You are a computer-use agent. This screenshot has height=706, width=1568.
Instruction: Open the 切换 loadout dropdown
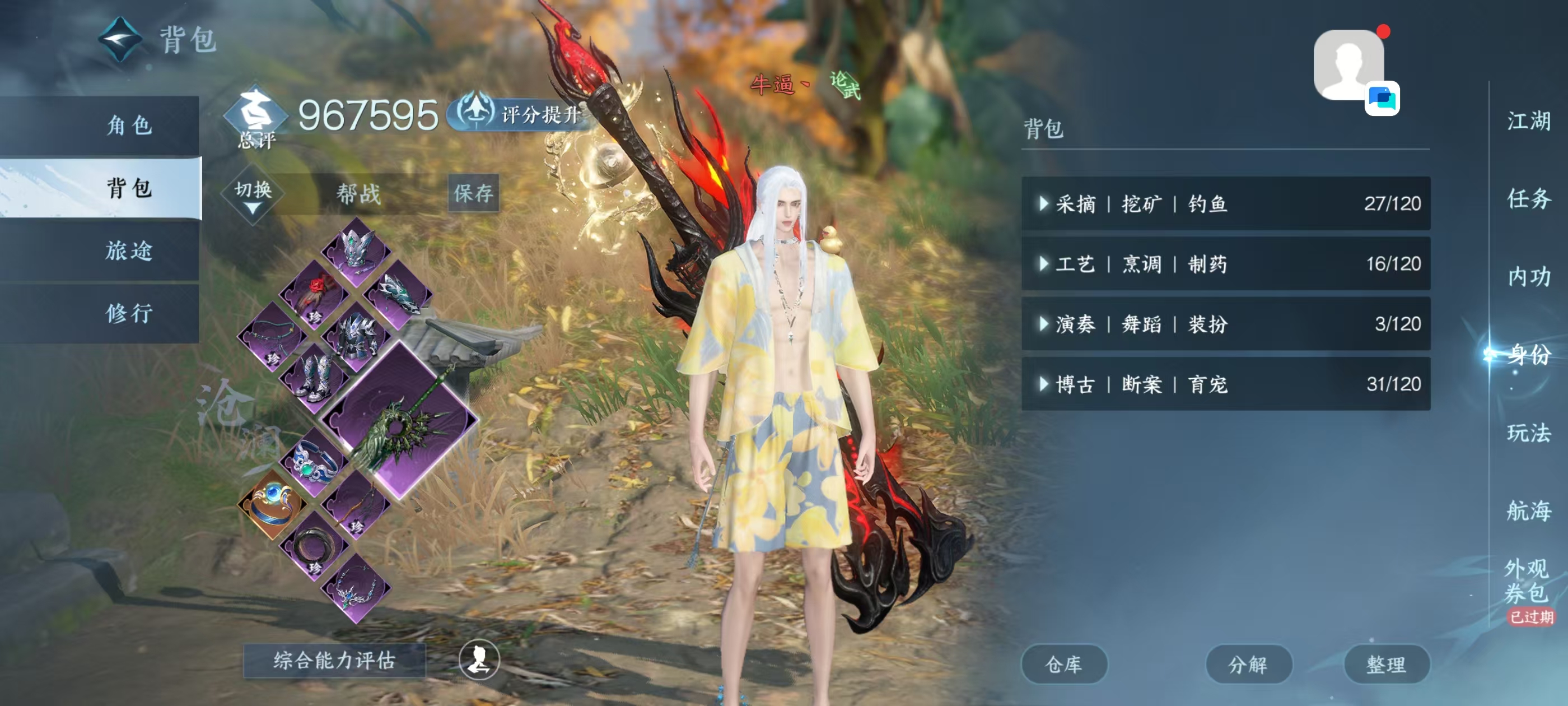(254, 192)
